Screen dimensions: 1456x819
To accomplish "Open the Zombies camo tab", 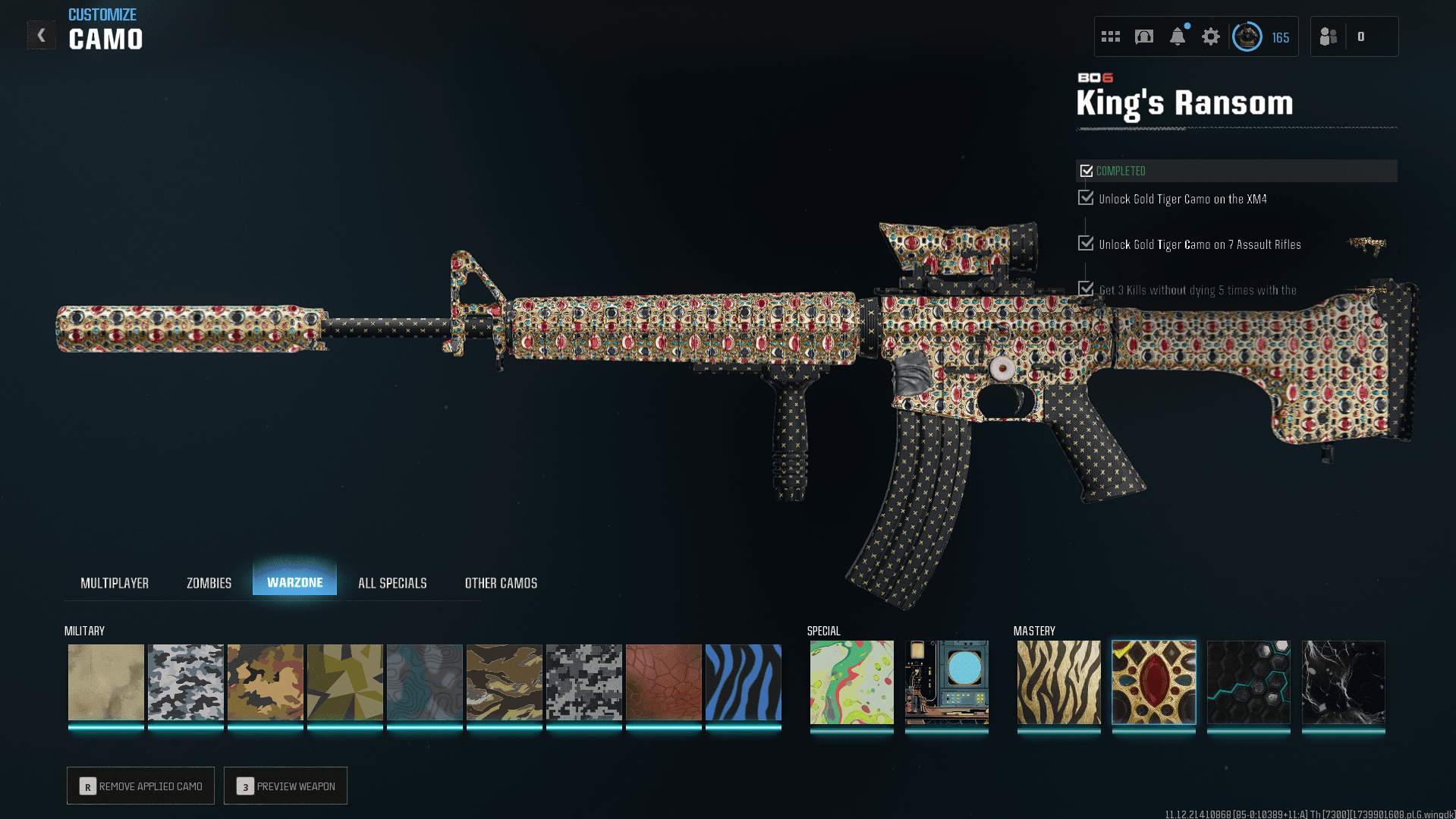I will tap(209, 583).
